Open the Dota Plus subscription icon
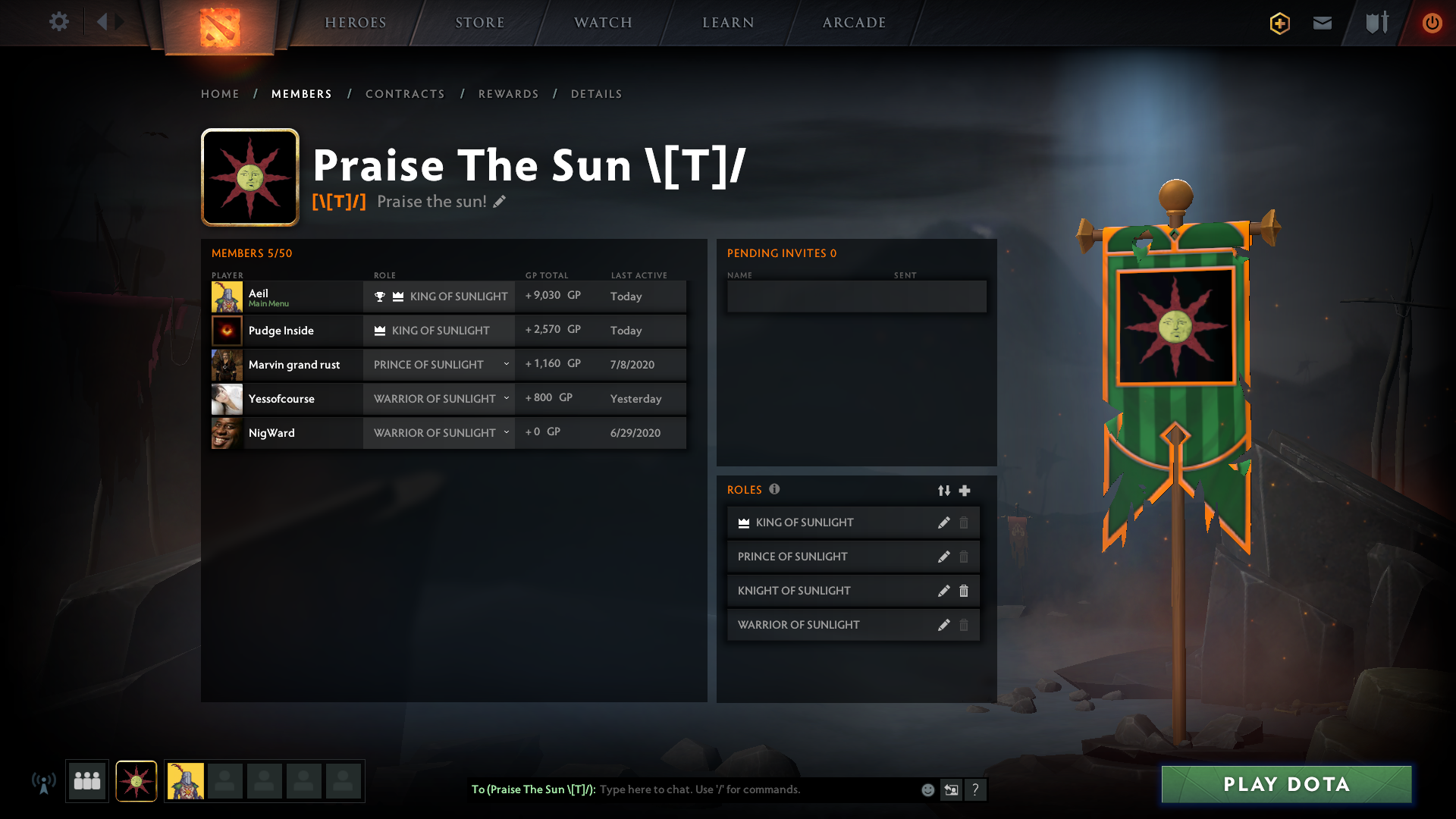Image resolution: width=1456 pixels, height=819 pixels. [1279, 24]
